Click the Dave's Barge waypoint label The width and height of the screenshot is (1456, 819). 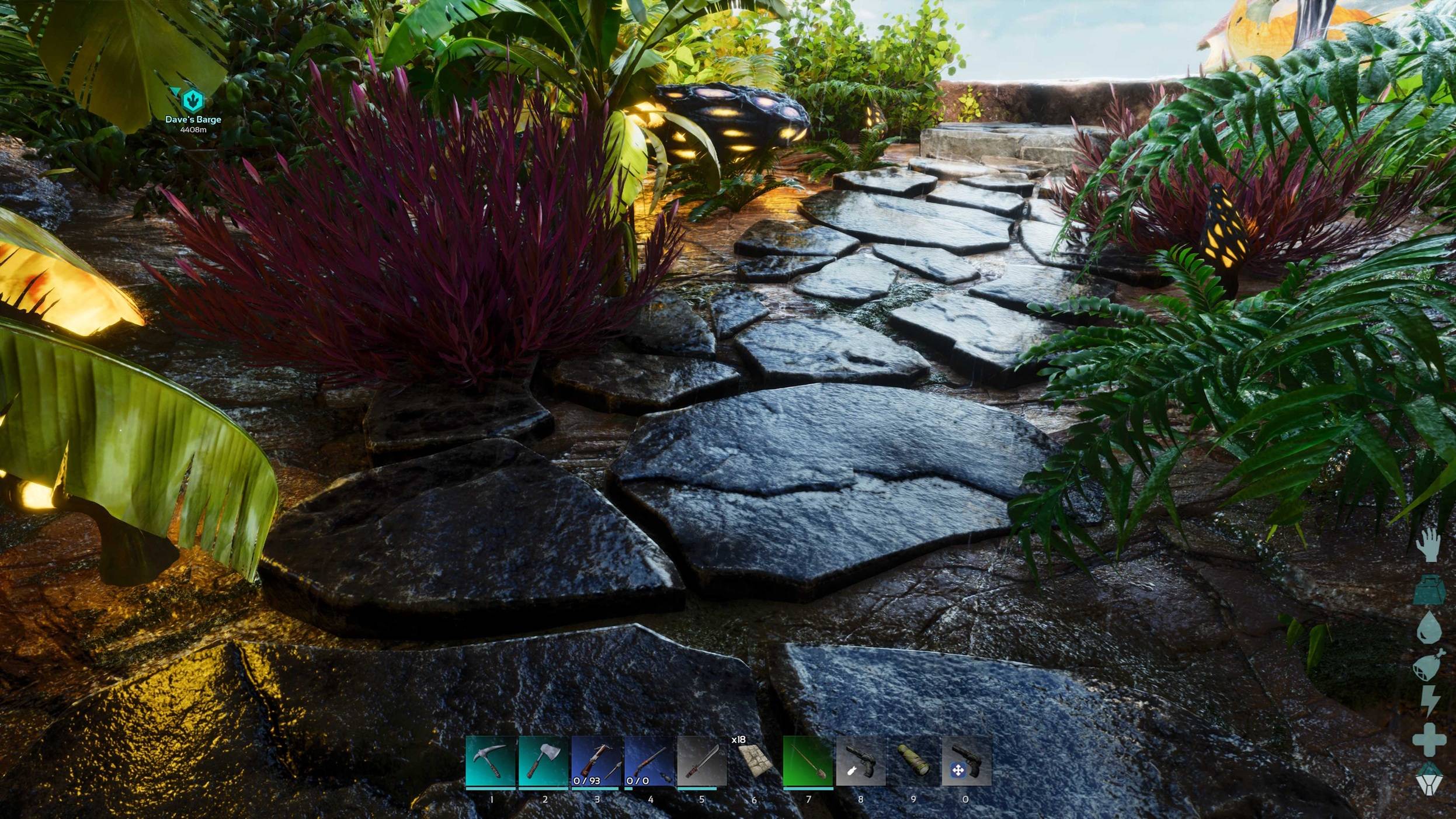194,120
